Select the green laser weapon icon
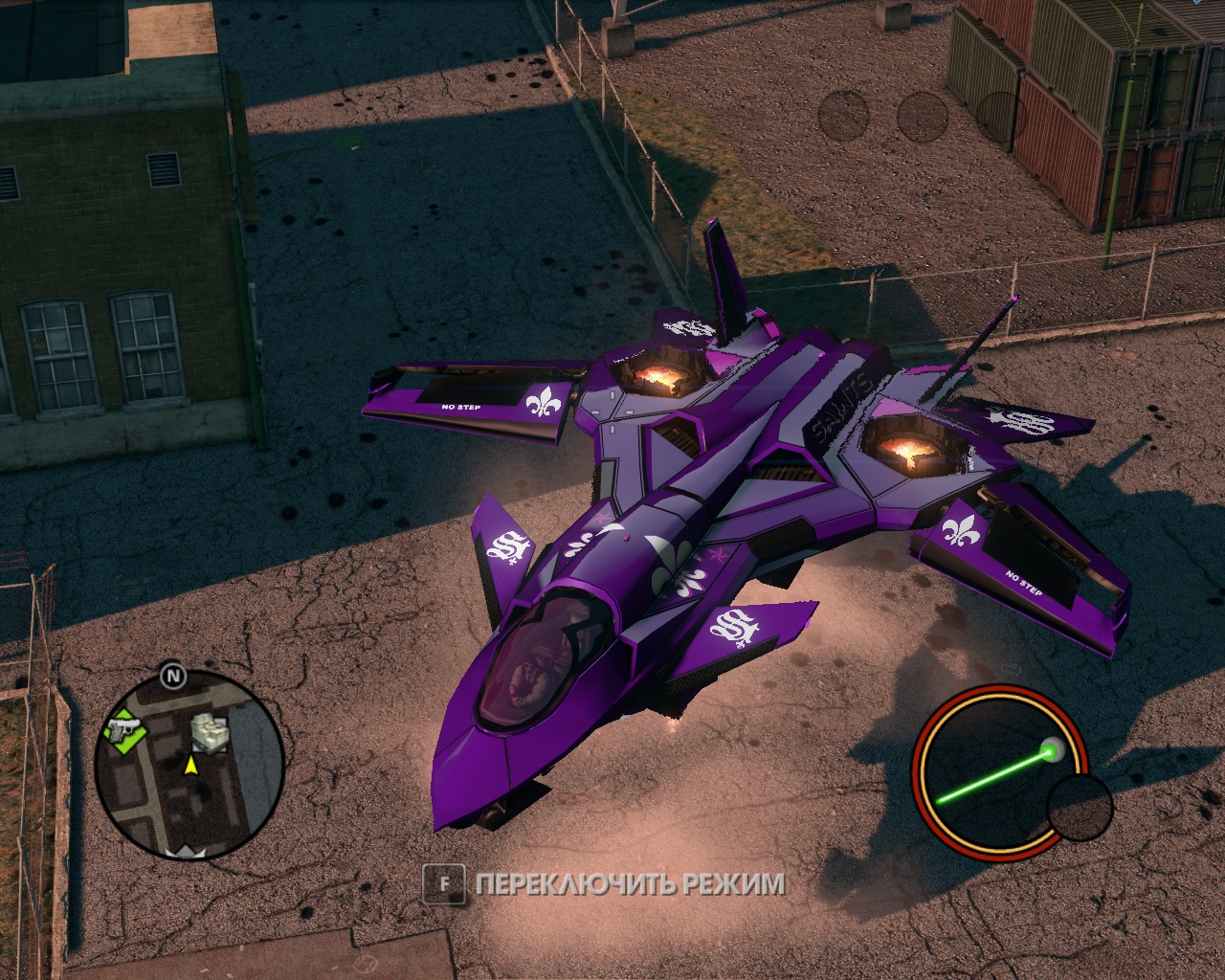The image size is (1225, 980). coord(999,769)
